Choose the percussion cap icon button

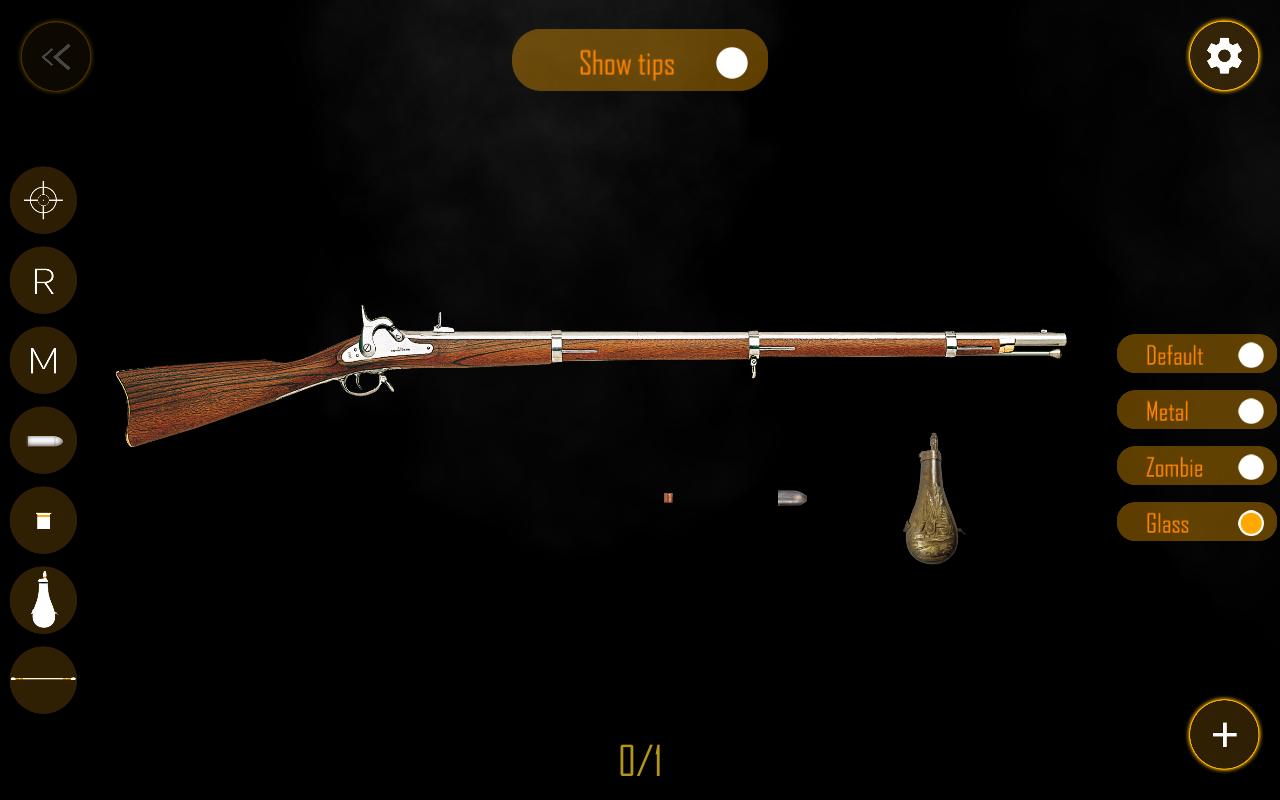pyautogui.click(x=43, y=520)
